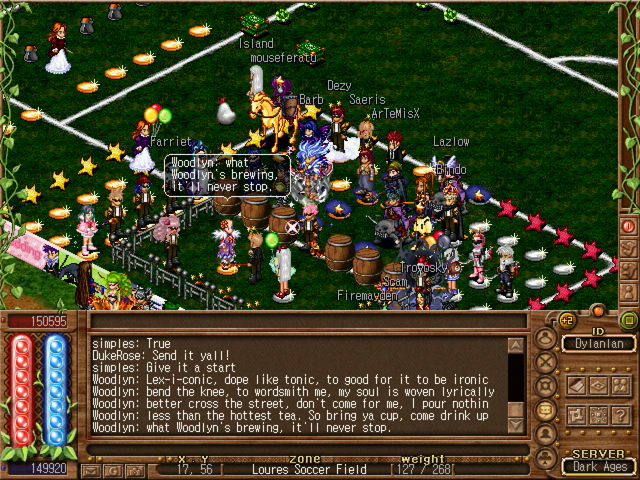Click the +2 gold badge
This screenshot has width=640, height=480.
click(568, 320)
